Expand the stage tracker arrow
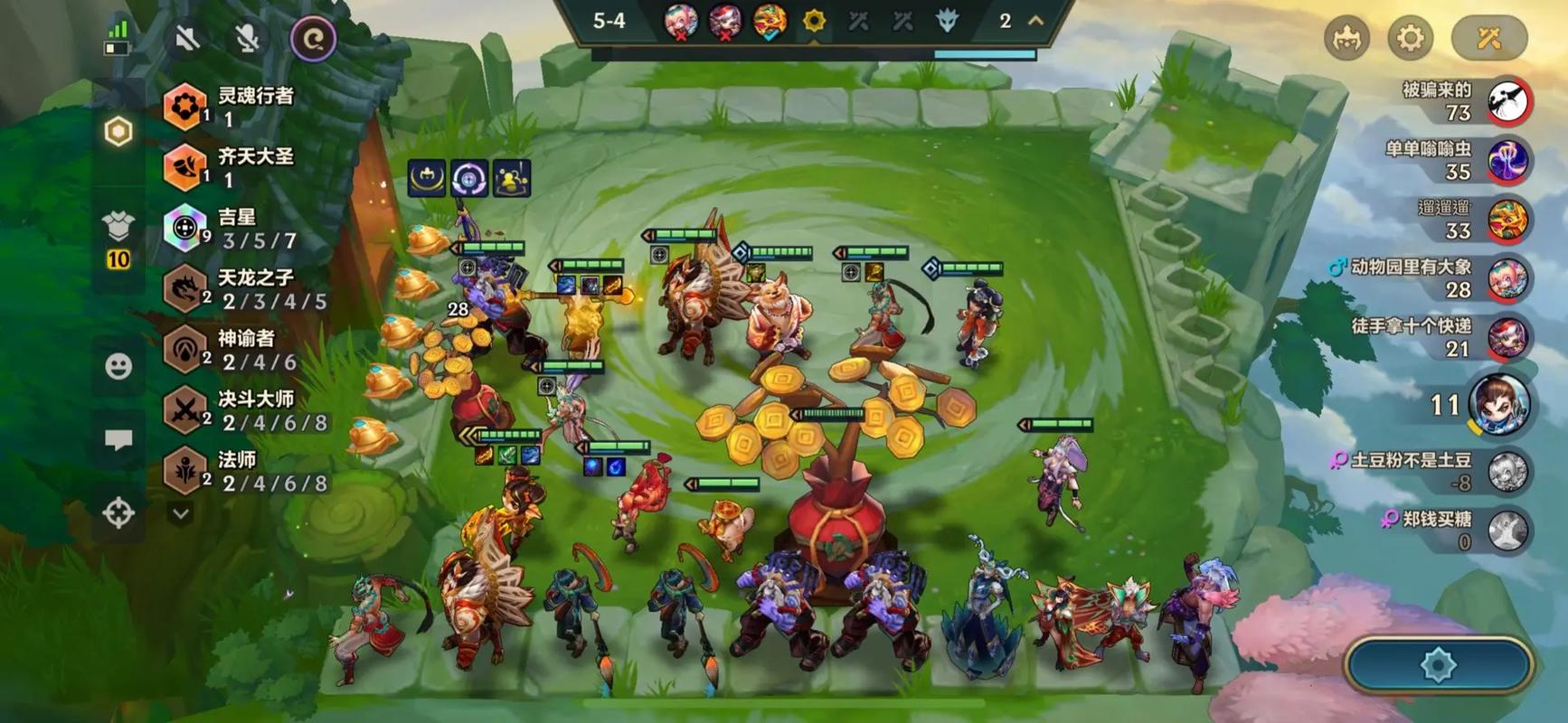 click(1036, 21)
